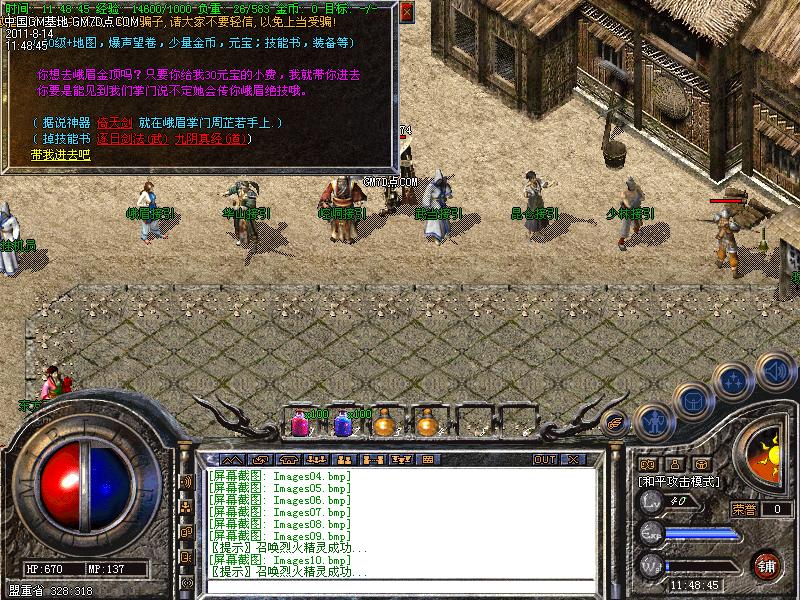Open the skills round button with stars
Viewport: 800px width, 600px height.
click(x=734, y=381)
